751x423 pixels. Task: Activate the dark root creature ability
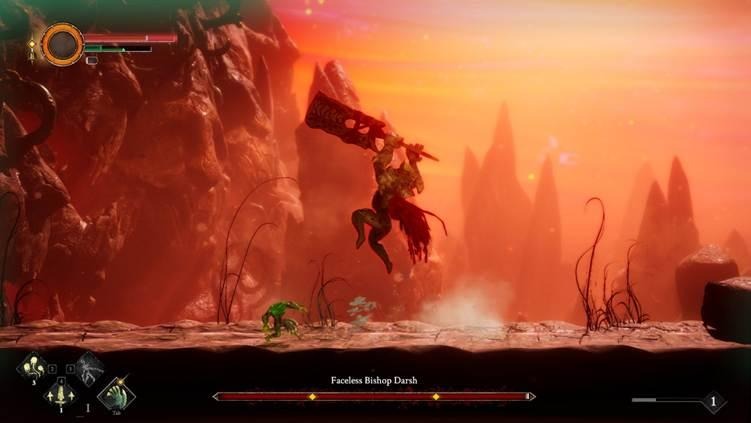click(x=89, y=367)
